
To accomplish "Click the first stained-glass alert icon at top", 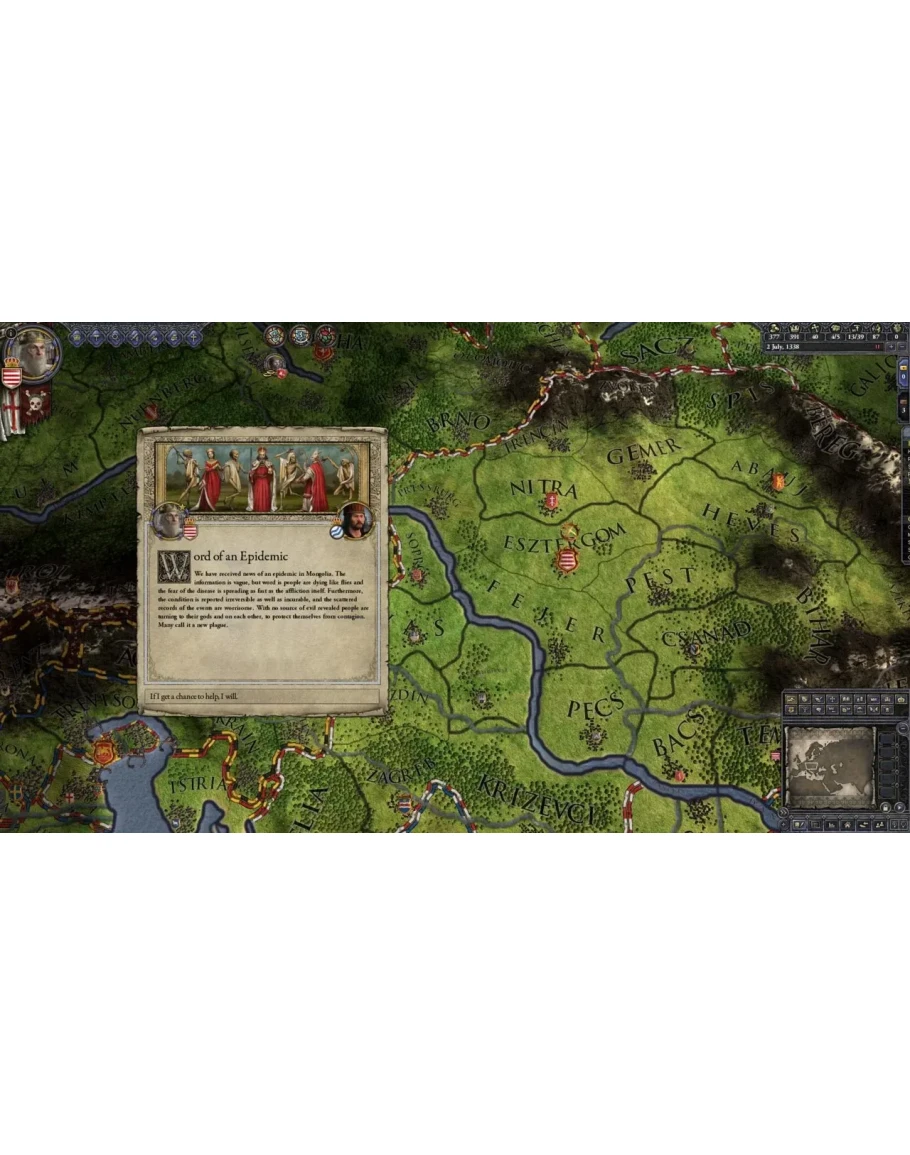I will (275, 335).
